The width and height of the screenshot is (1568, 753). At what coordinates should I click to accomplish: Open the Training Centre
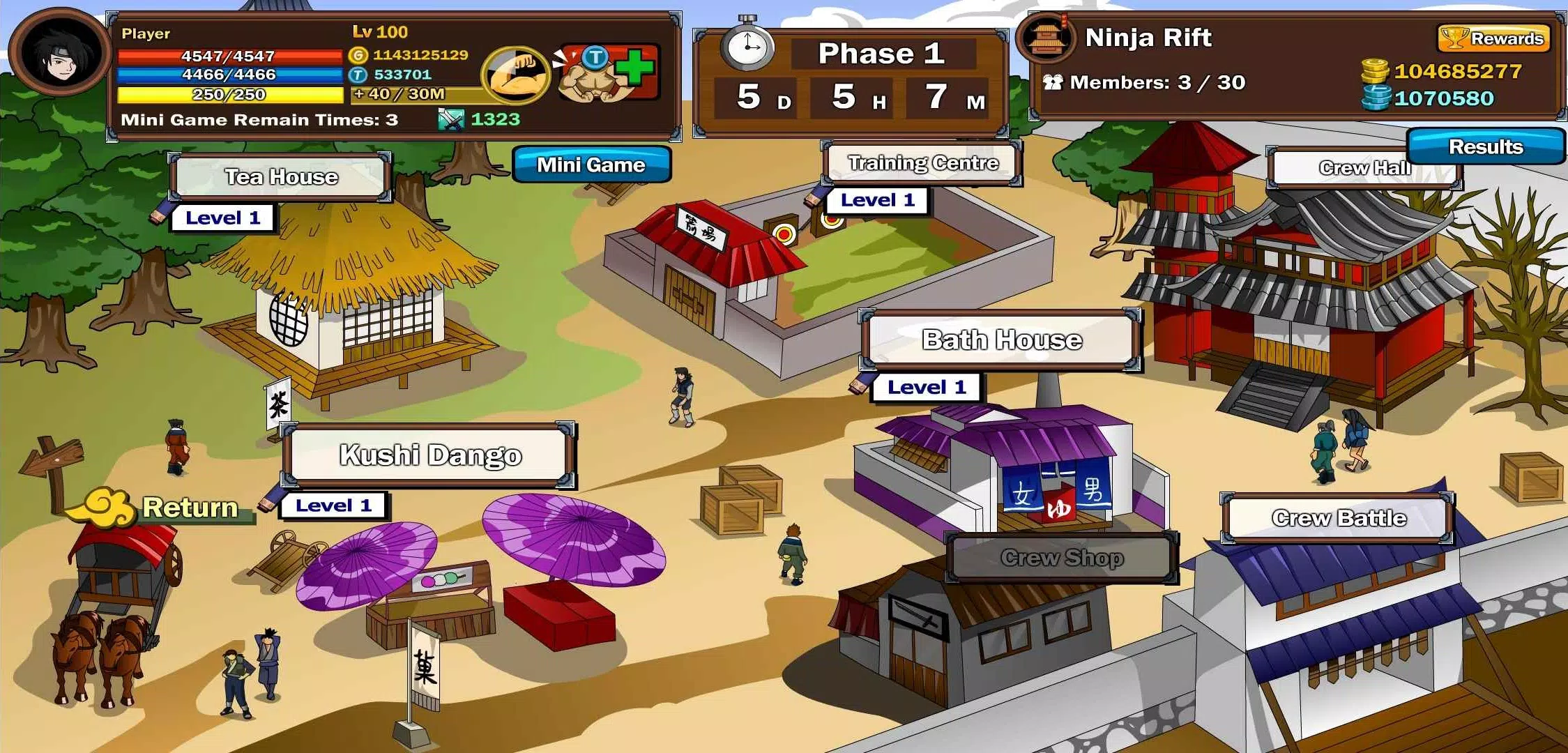922,162
